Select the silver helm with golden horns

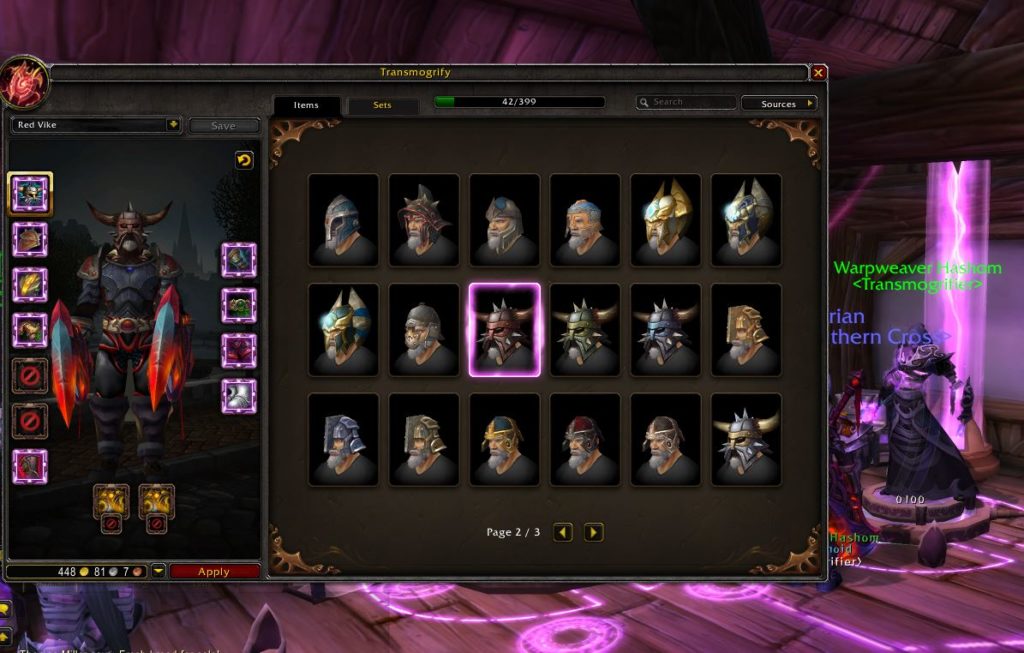click(x=746, y=439)
